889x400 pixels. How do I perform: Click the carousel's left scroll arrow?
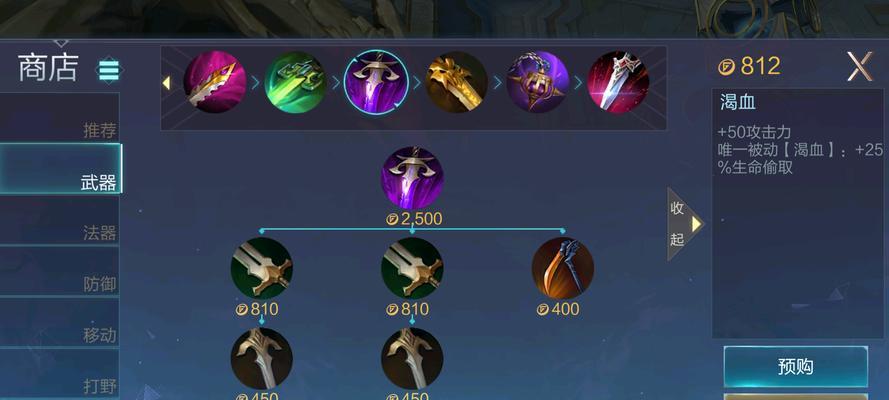(167, 82)
